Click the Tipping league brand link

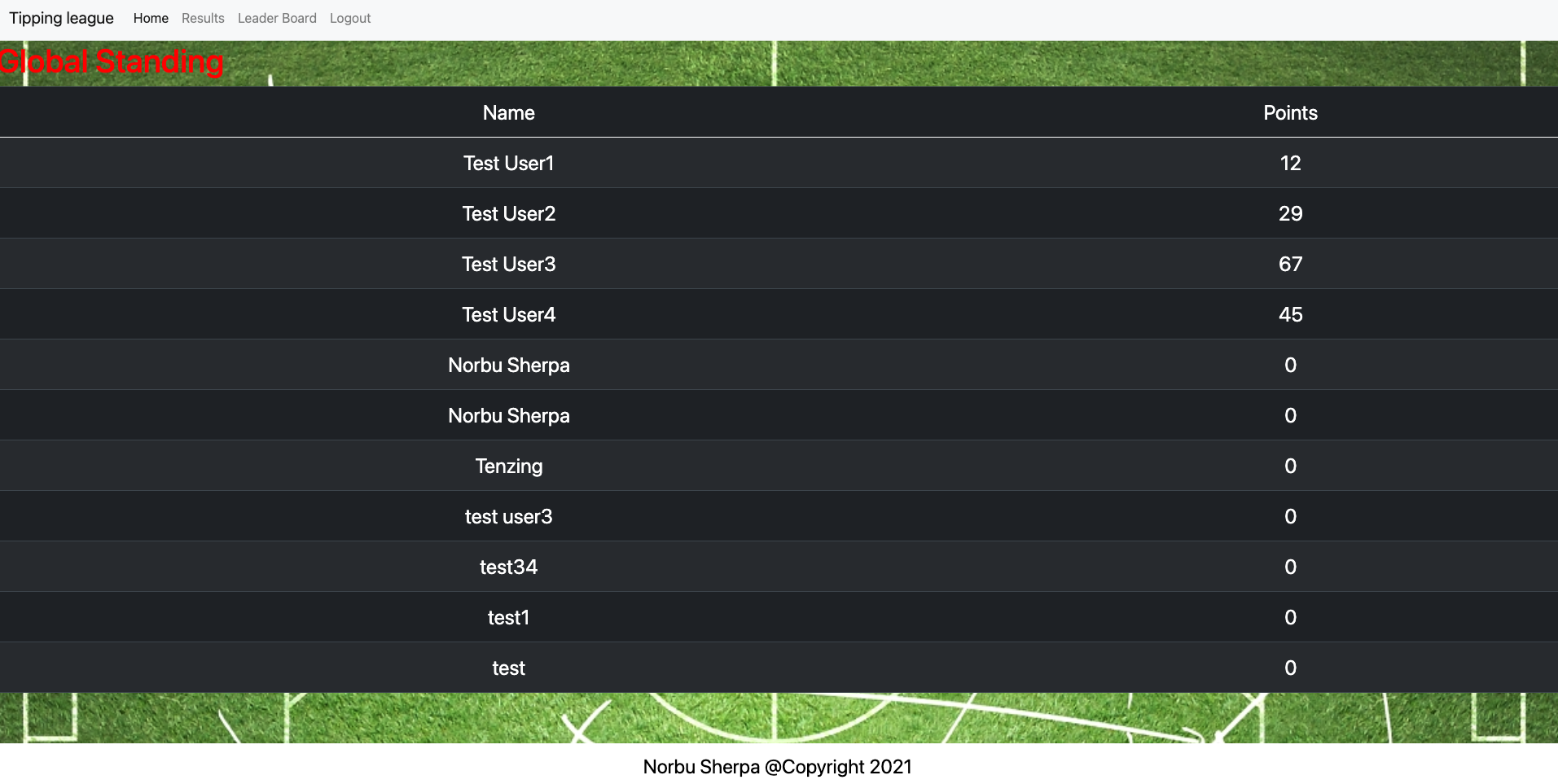tap(61, 18)
